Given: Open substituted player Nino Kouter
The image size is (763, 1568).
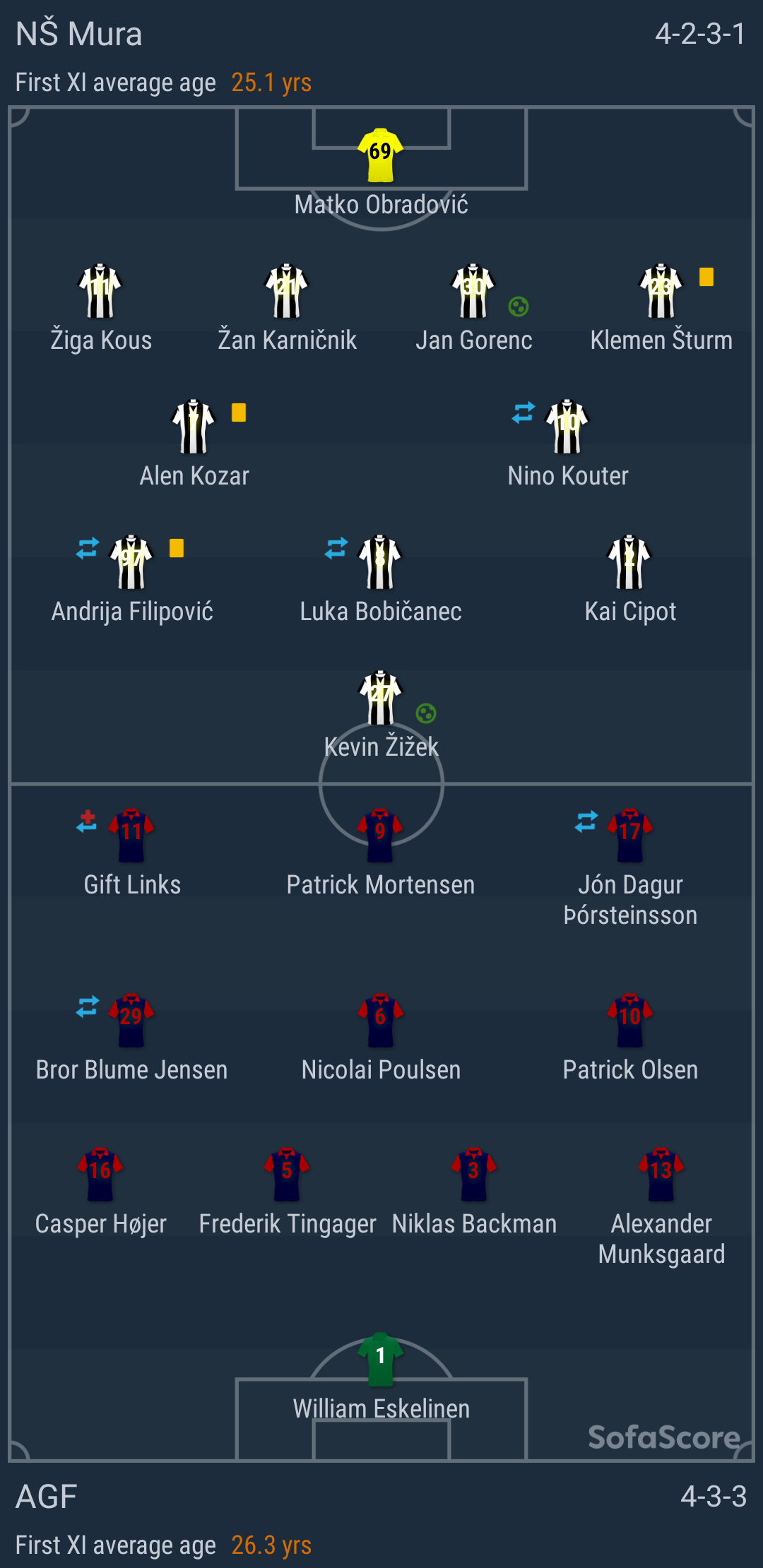Looking at the screenshot, I should (567, 427).
